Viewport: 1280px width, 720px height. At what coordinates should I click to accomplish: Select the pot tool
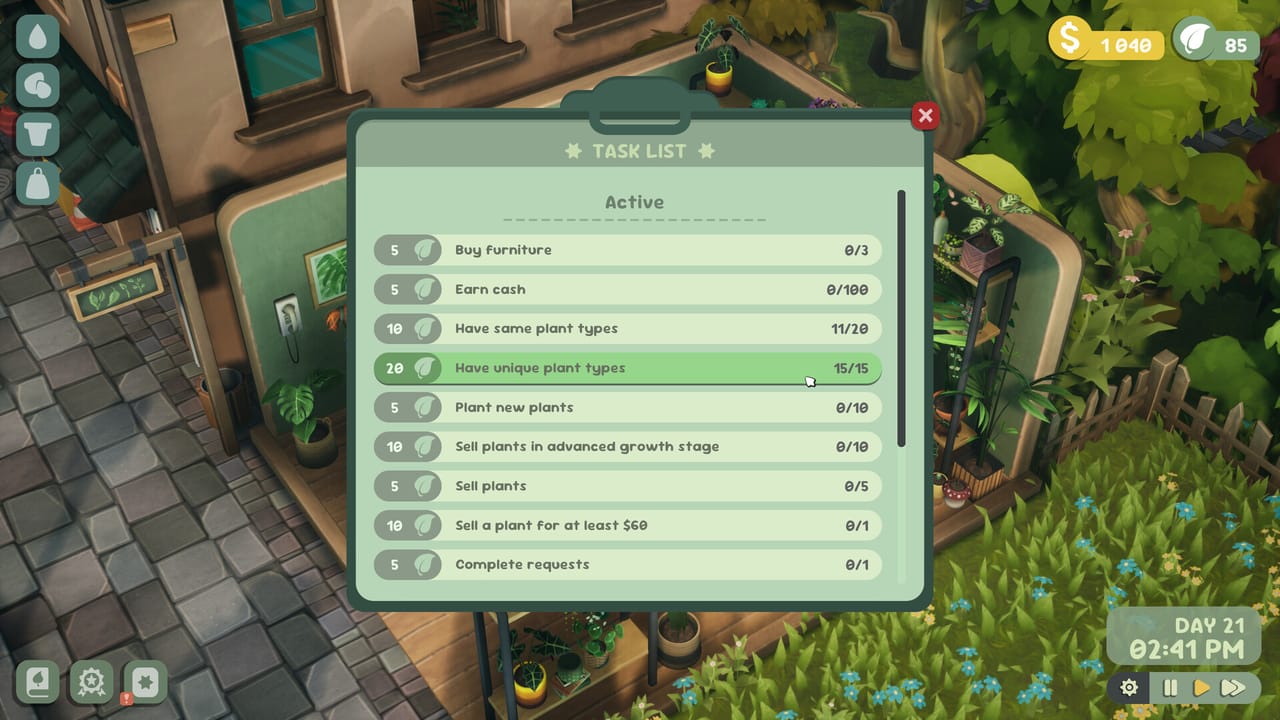click(37, 133)
